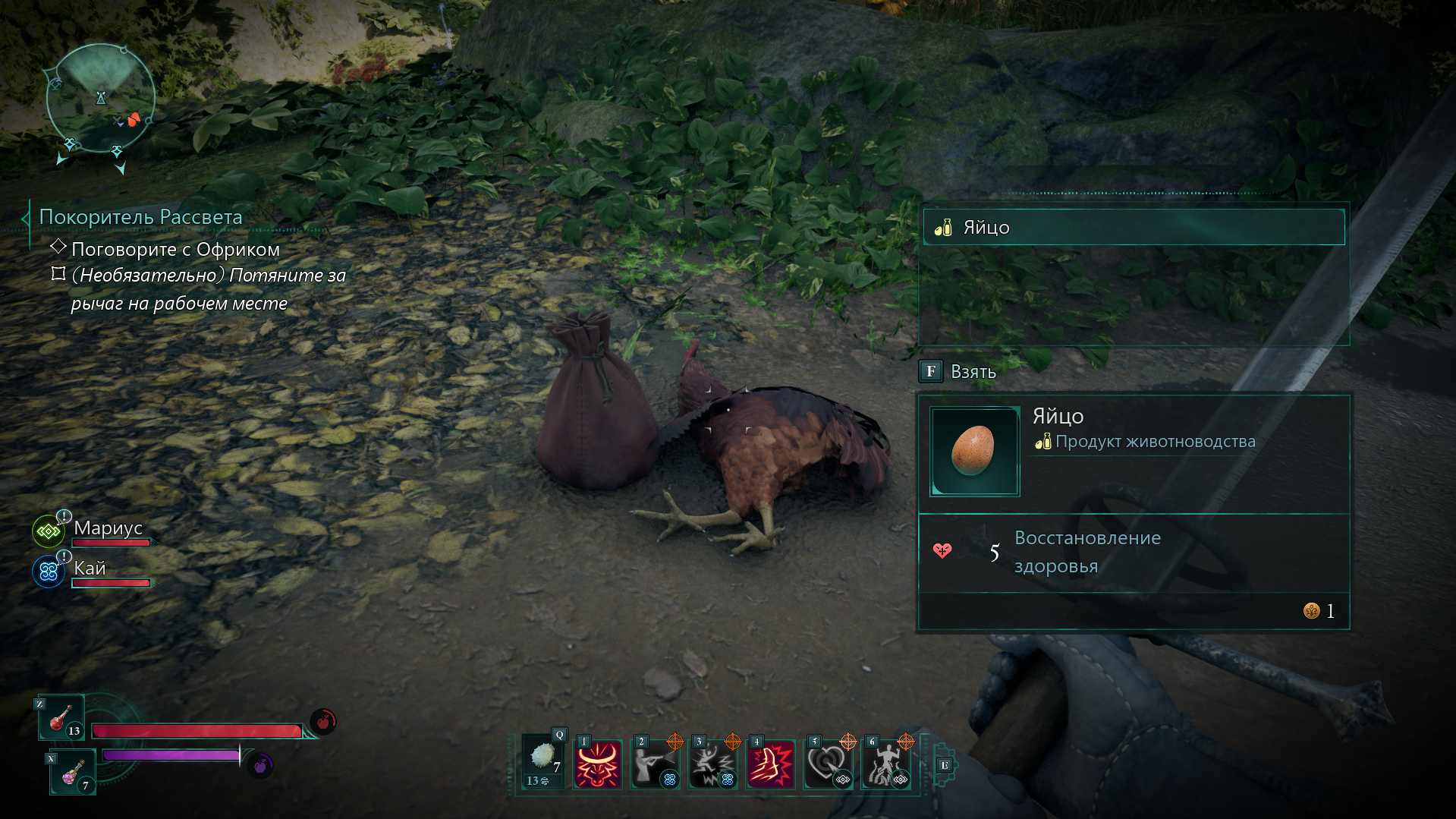Activate the red flaming fist ability
The width and height of the screenshot is (1456, 819).
pos(770,764)
